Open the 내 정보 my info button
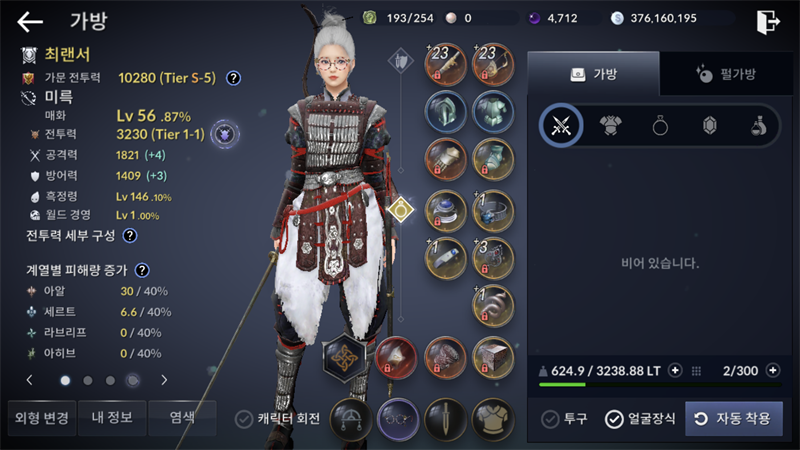The image size is (800, 450). (x=111, y=418)
